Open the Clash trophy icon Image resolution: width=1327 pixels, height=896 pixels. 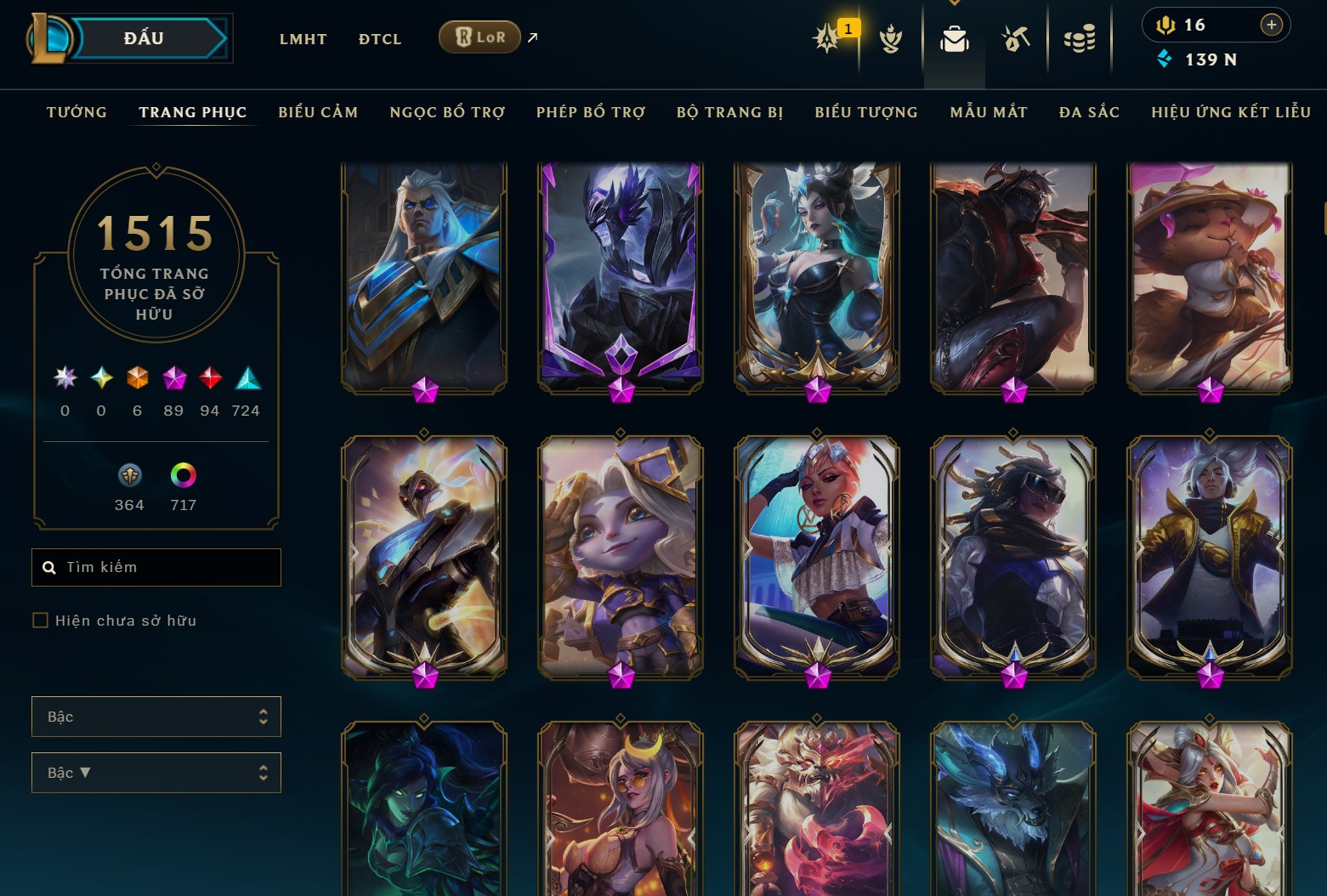point(889,37)
